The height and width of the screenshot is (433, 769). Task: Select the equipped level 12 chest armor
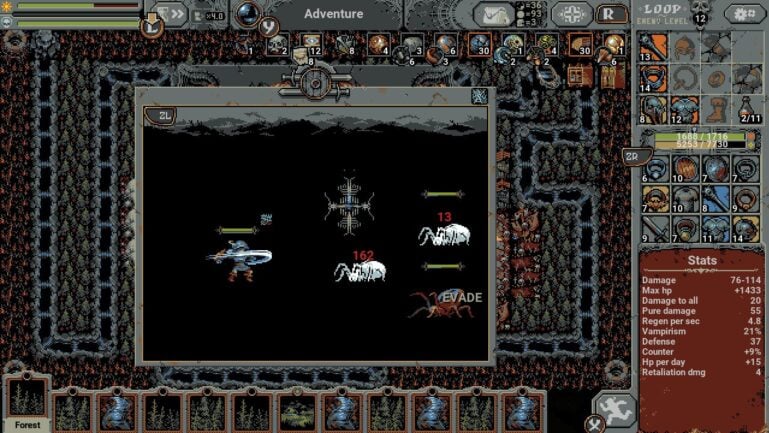[685, 108]
